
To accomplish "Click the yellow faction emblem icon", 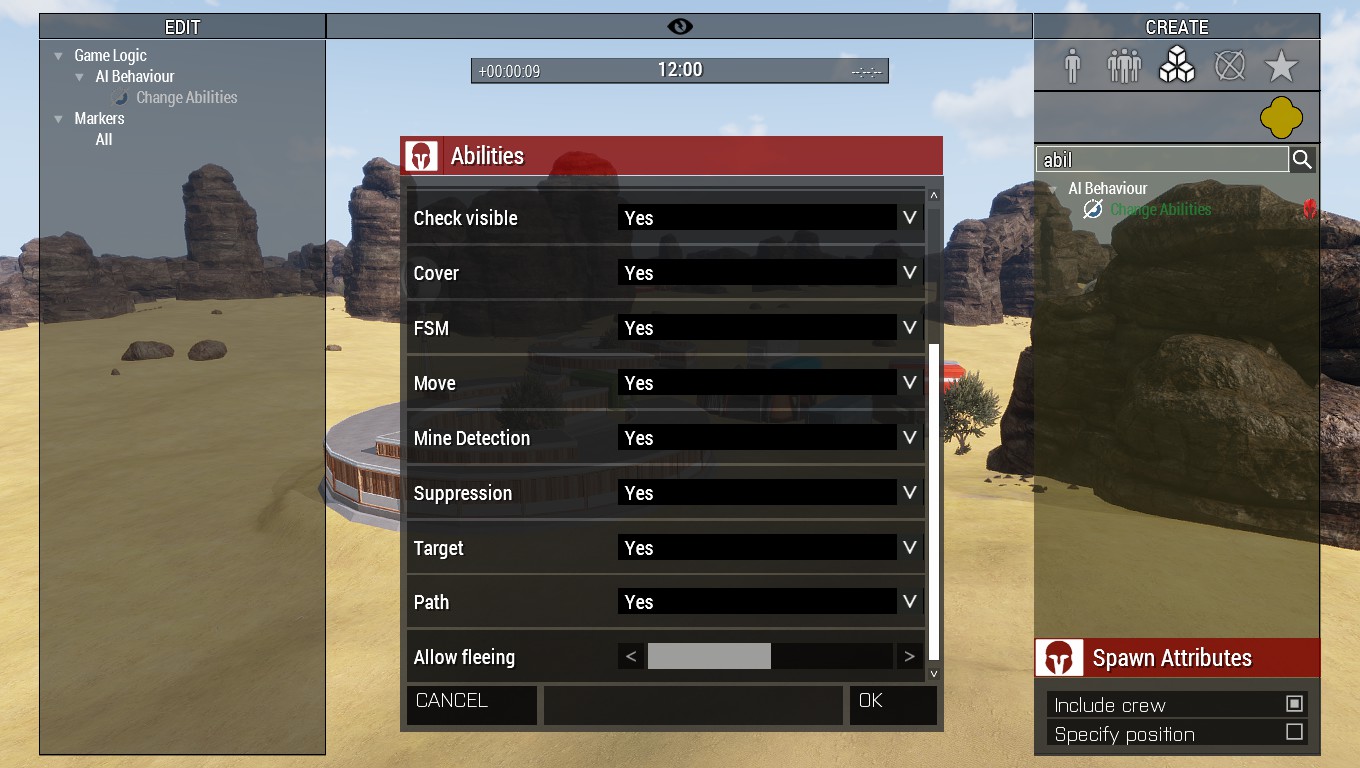I will tap(1282, 116).
